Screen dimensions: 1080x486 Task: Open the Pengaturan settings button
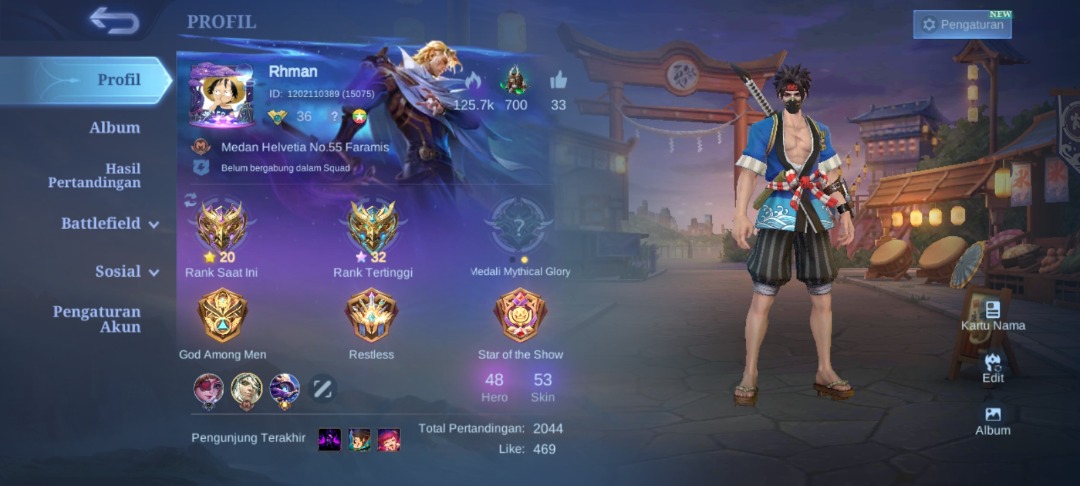pos(962,24)
